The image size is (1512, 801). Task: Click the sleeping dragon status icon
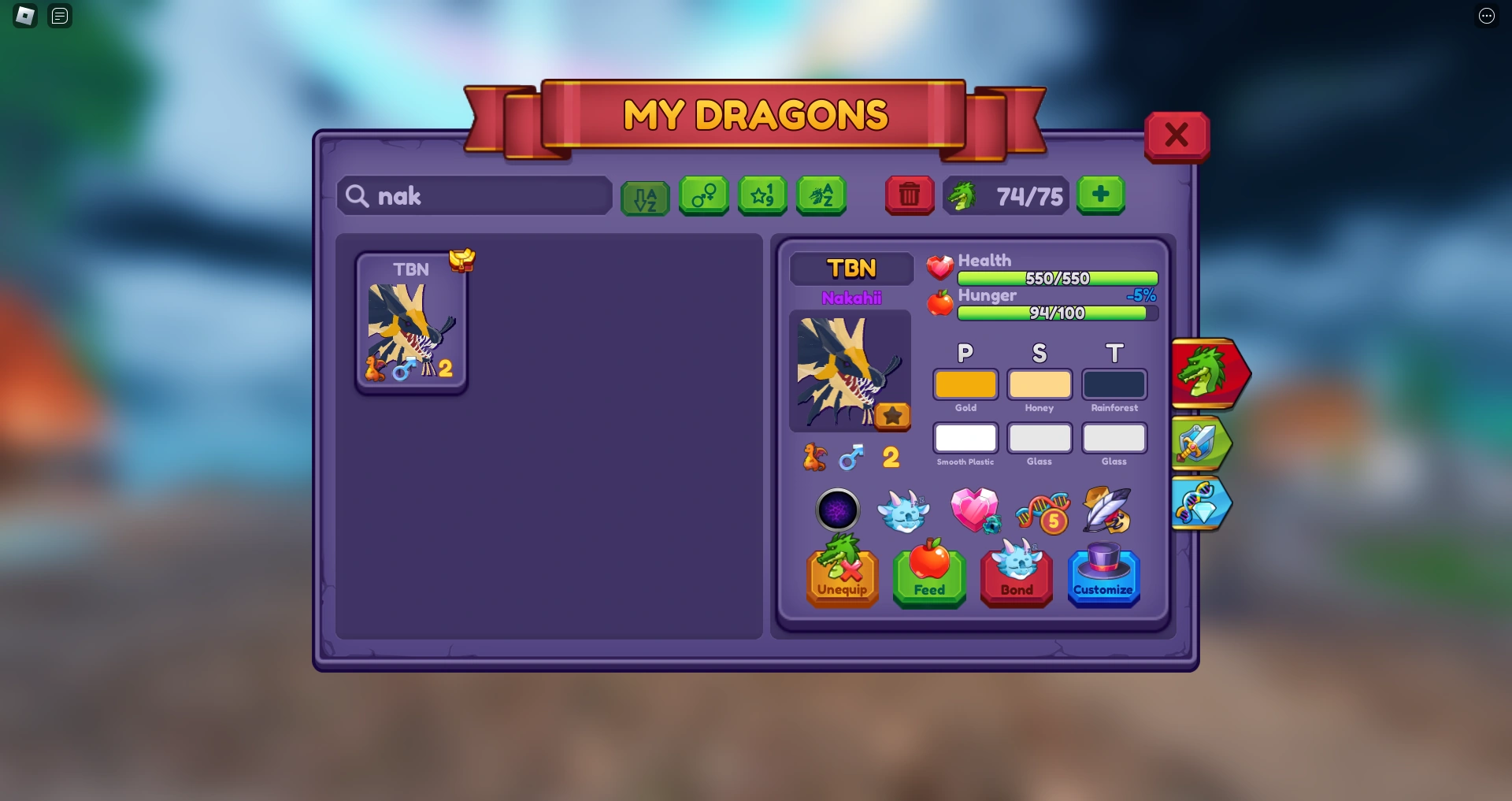[904, 511]
